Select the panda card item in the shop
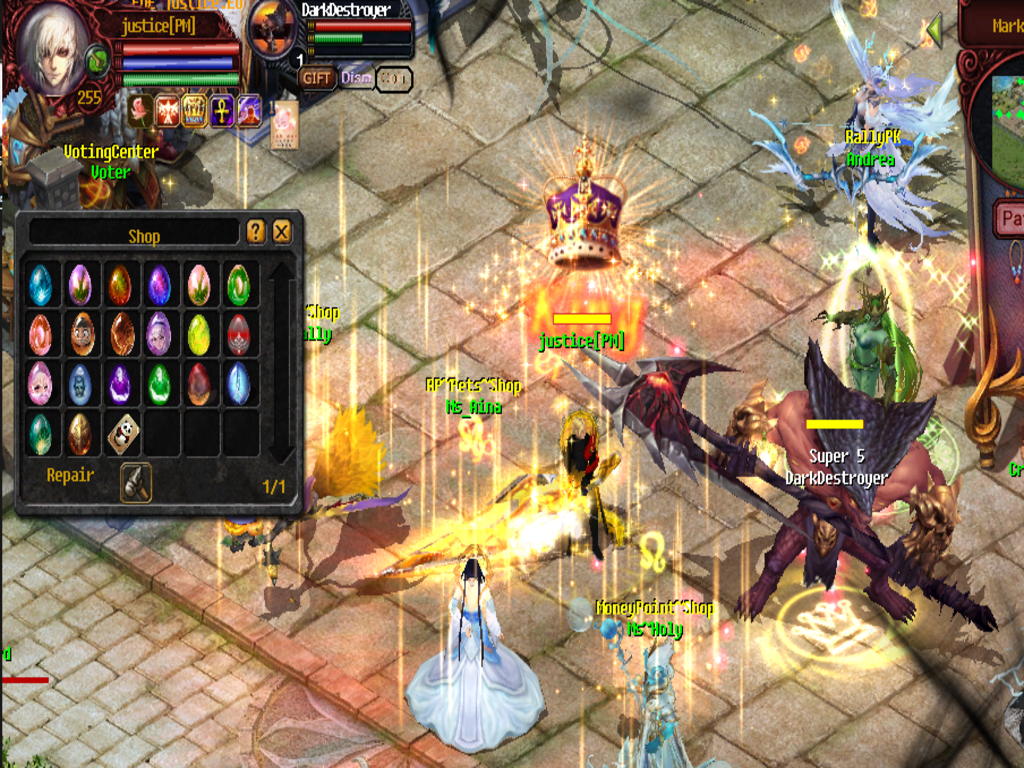The height and width of the screenshot is (768, 1024). [123, 433]
